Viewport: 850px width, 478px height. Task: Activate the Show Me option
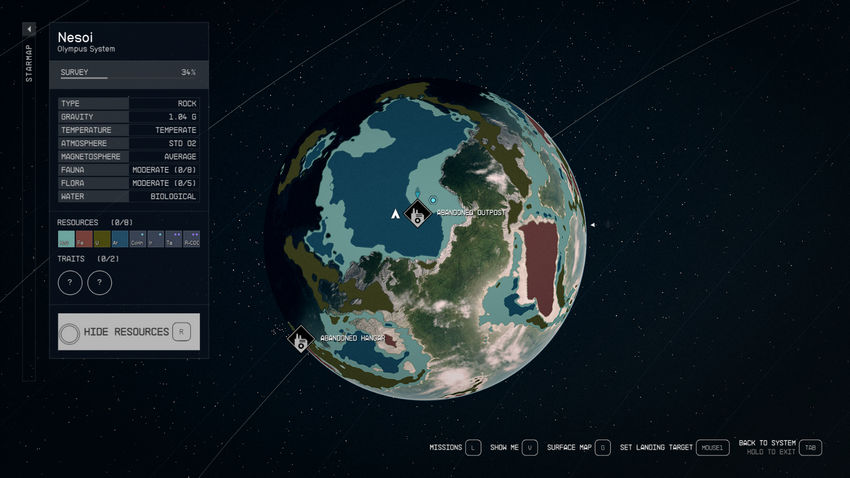[x=530, y=447]
